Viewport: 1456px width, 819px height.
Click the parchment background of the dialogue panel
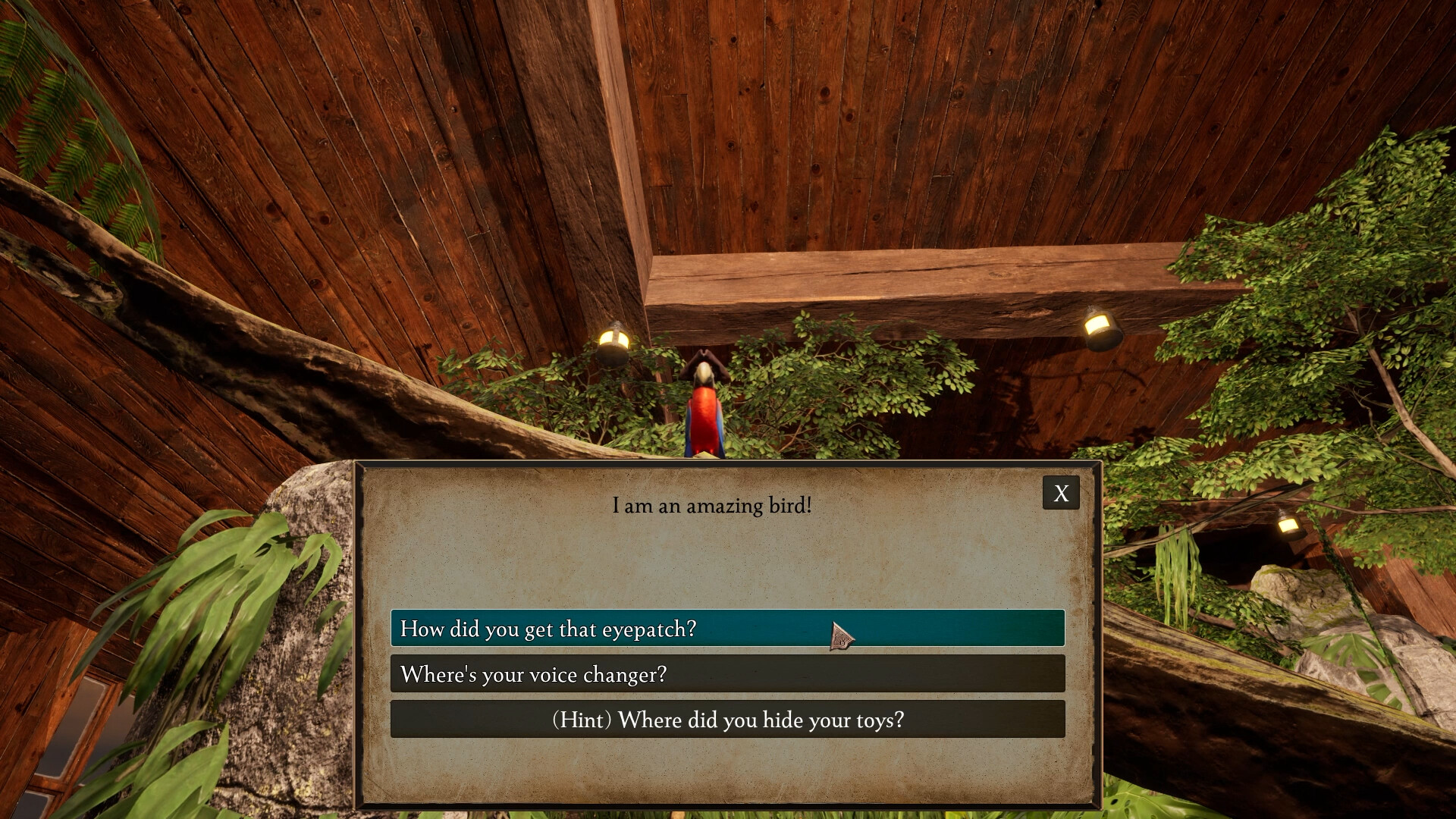pyautogui.click(x=720, y=561)
